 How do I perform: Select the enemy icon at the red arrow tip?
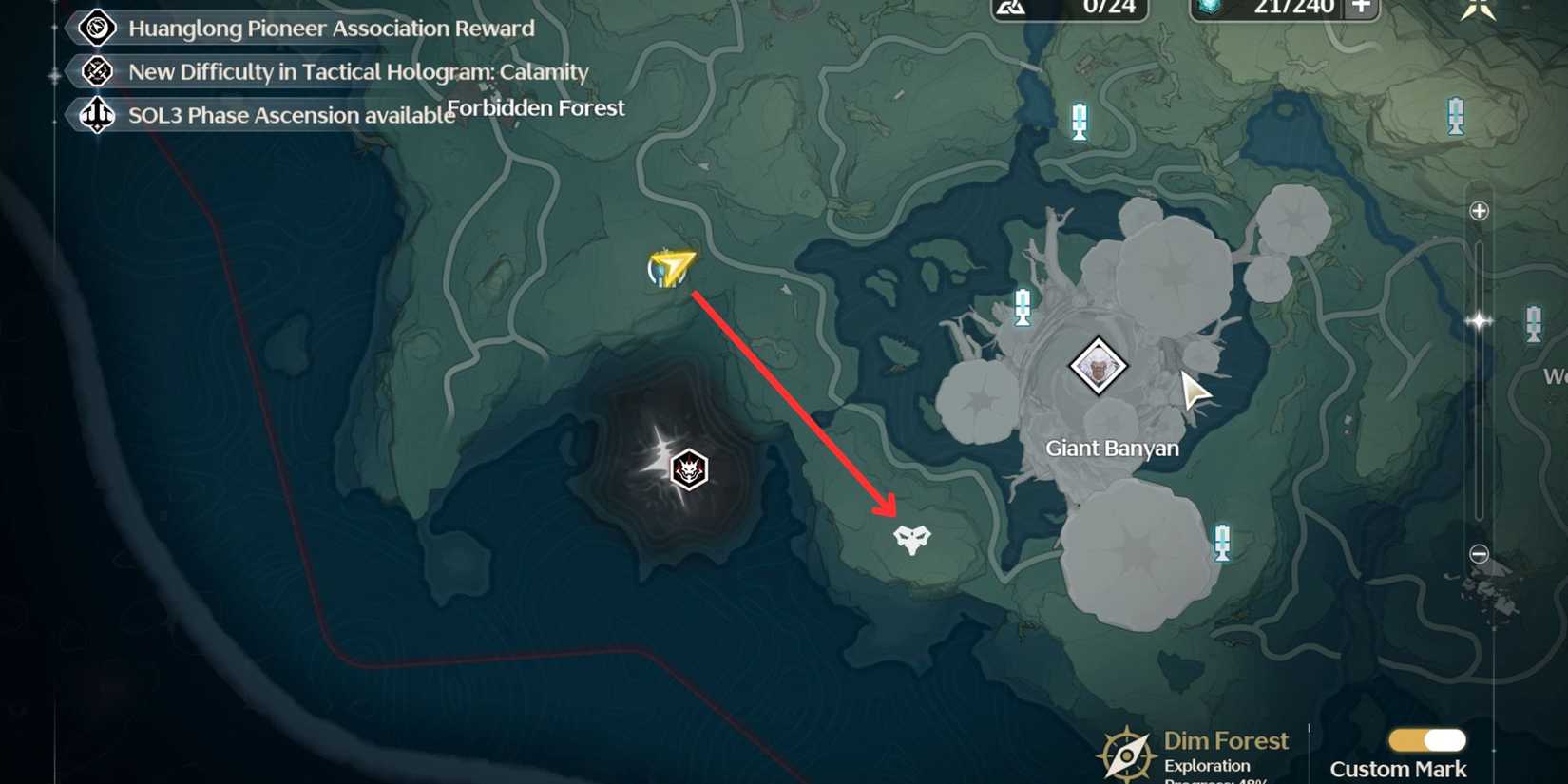point(910,542)
